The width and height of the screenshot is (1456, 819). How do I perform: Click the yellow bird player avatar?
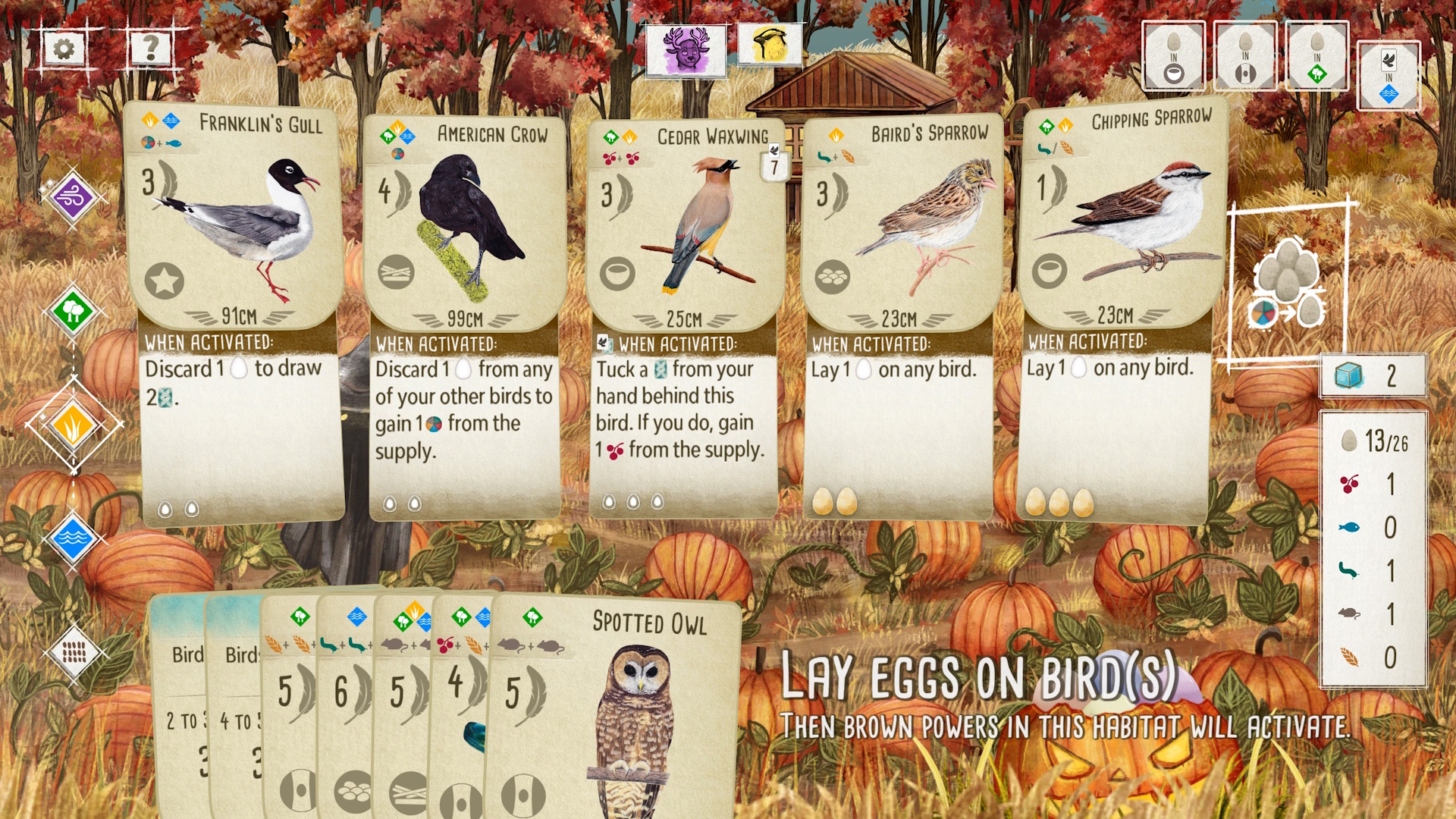pos(770,45)
